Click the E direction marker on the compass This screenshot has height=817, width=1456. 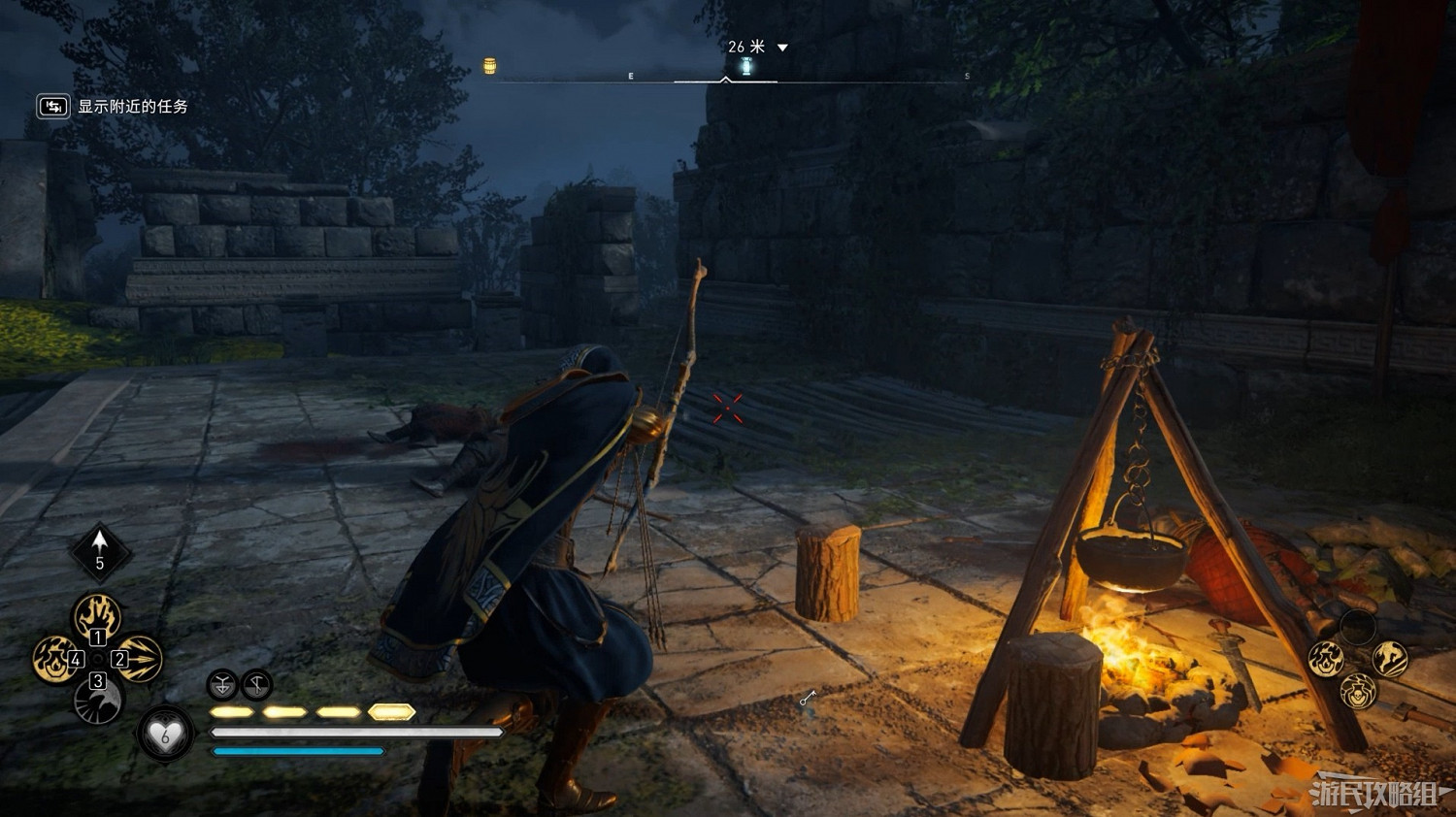pyautogui.click(x=631, y=74)
